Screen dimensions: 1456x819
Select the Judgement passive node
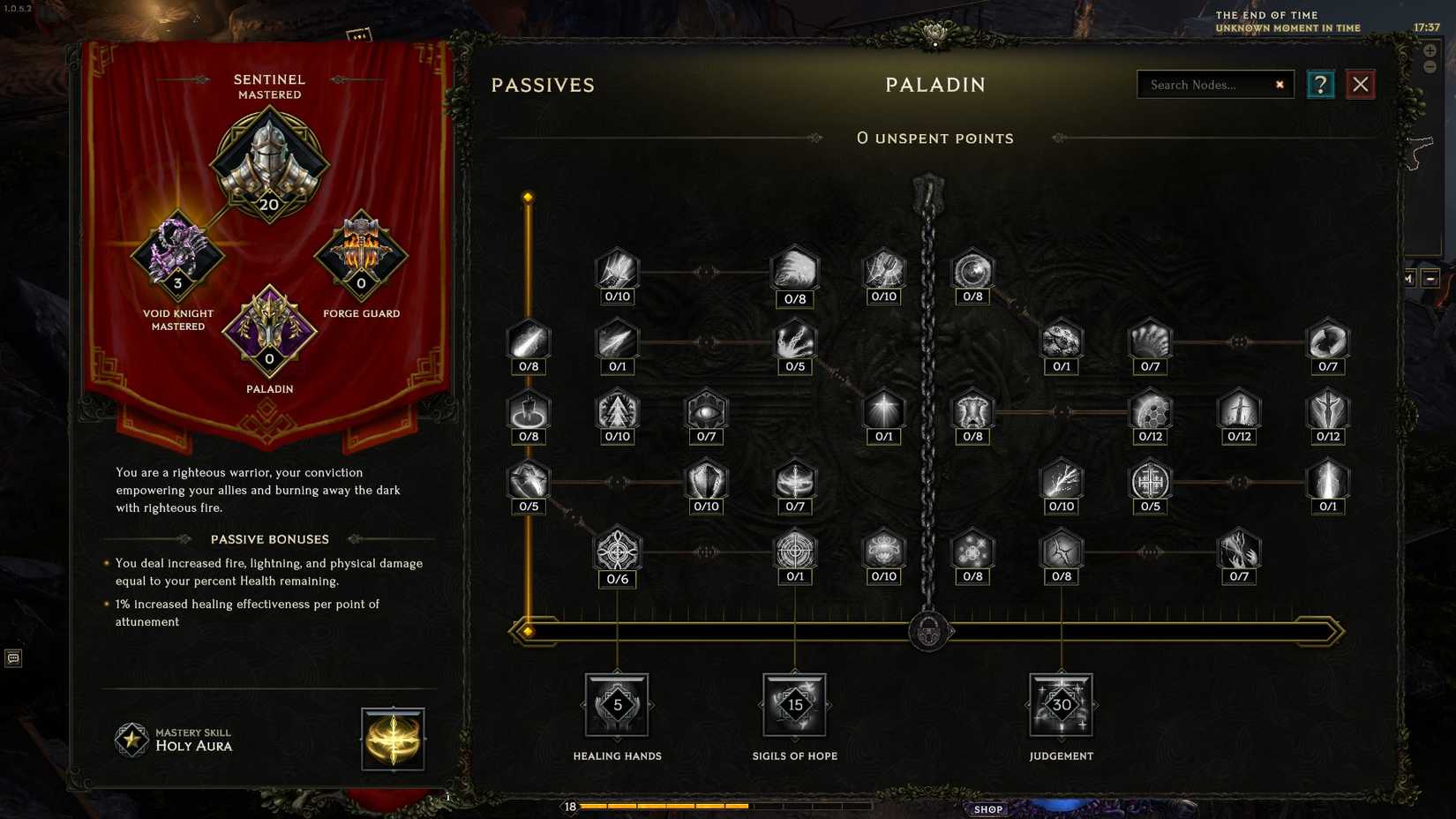pos(1061,704)
